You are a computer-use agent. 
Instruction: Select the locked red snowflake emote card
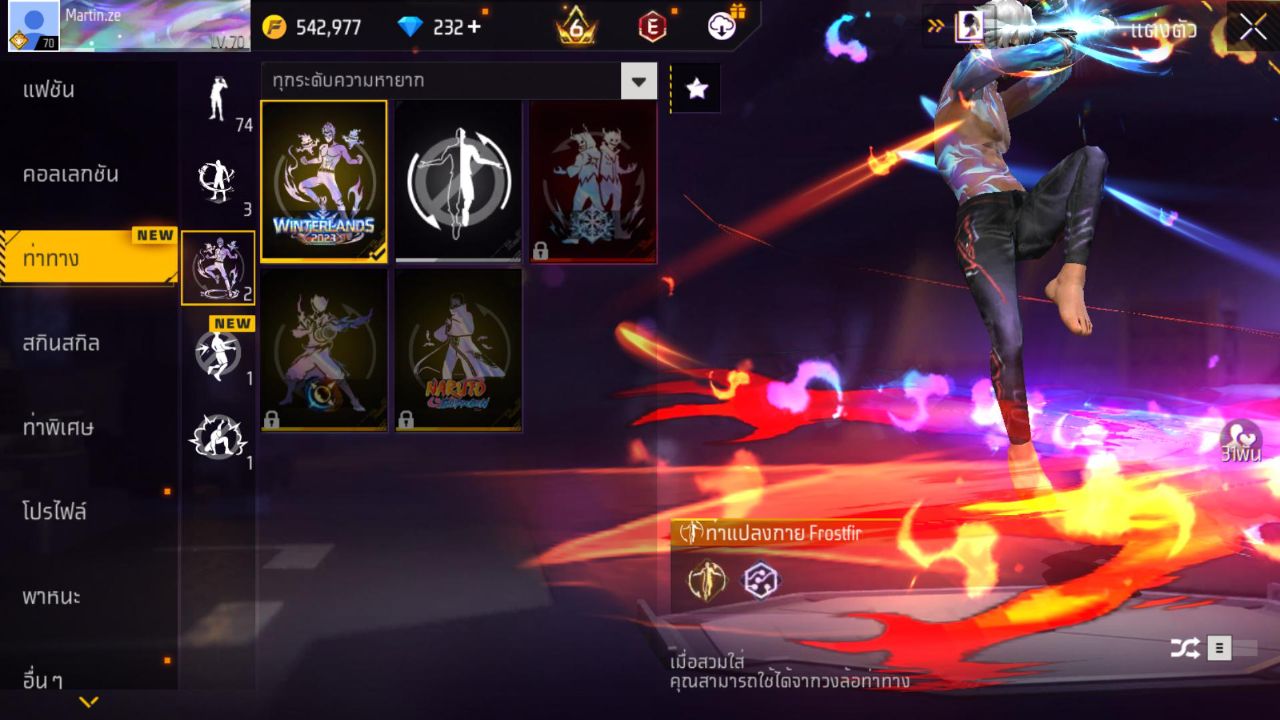click(593, 181)
